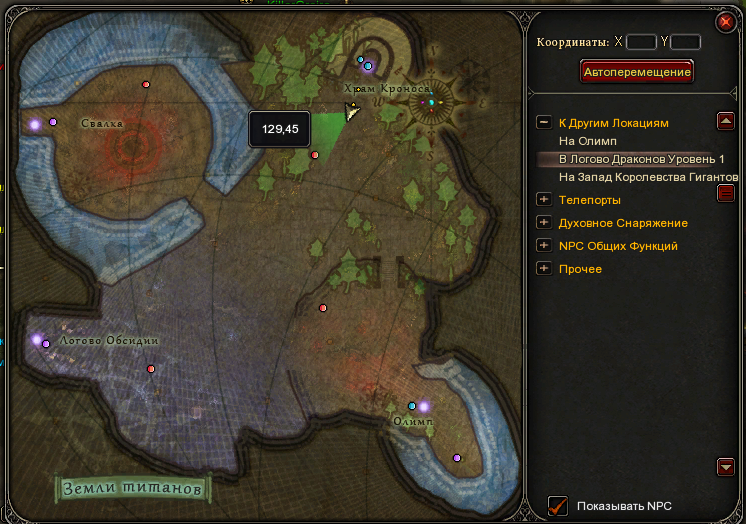
Task: Close the map window
Action: 724,22
